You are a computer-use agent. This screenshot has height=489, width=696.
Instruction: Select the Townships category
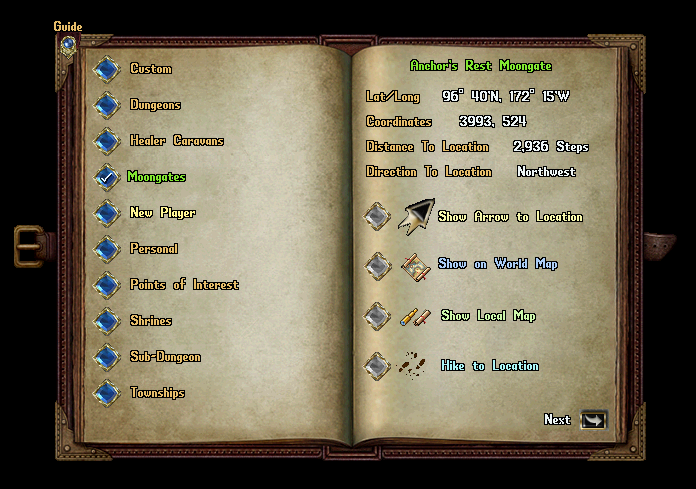pyautogui.click(x=107, y=393)
